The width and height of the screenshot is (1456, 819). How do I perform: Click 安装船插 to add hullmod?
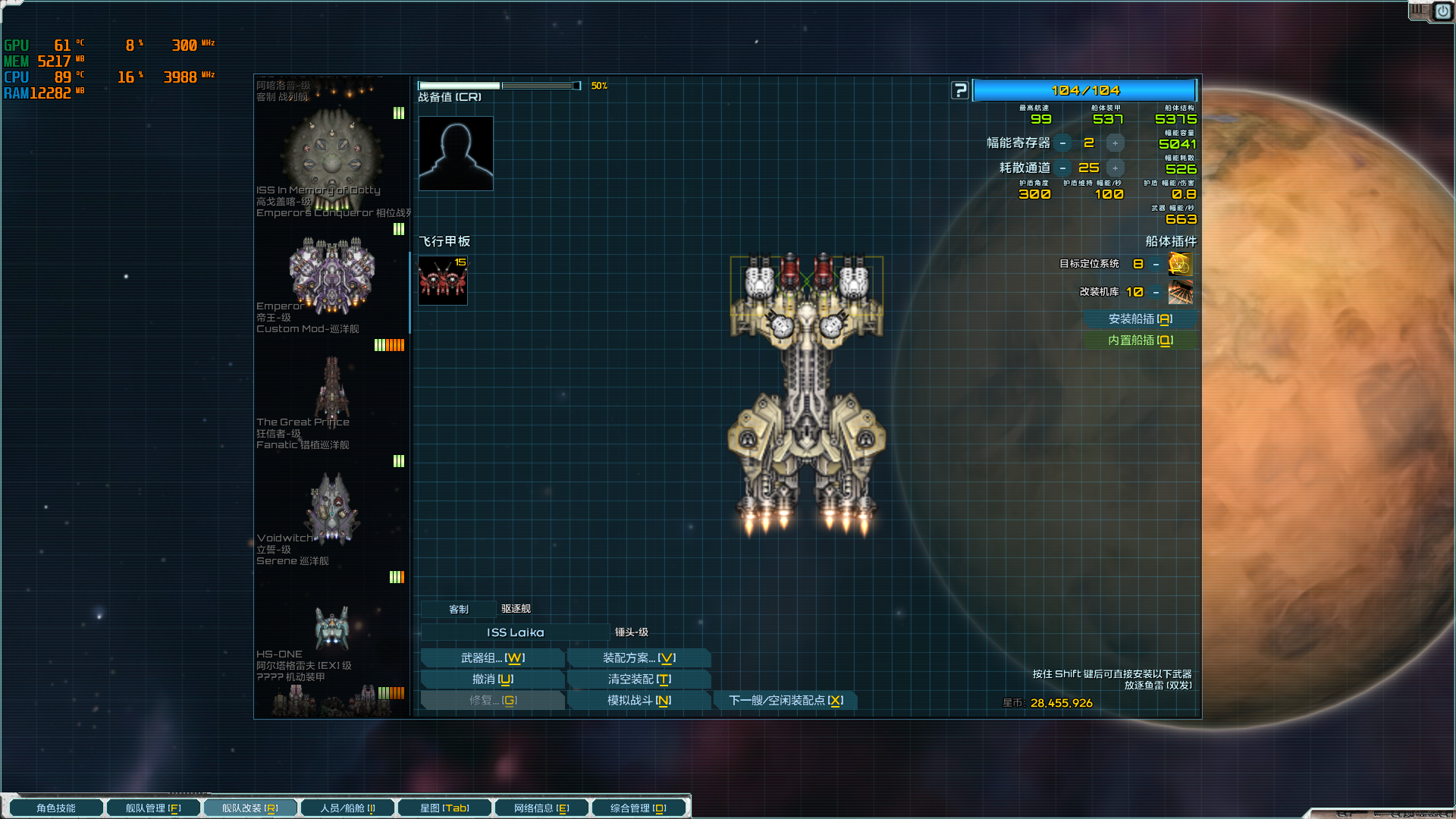(1140, 319)
